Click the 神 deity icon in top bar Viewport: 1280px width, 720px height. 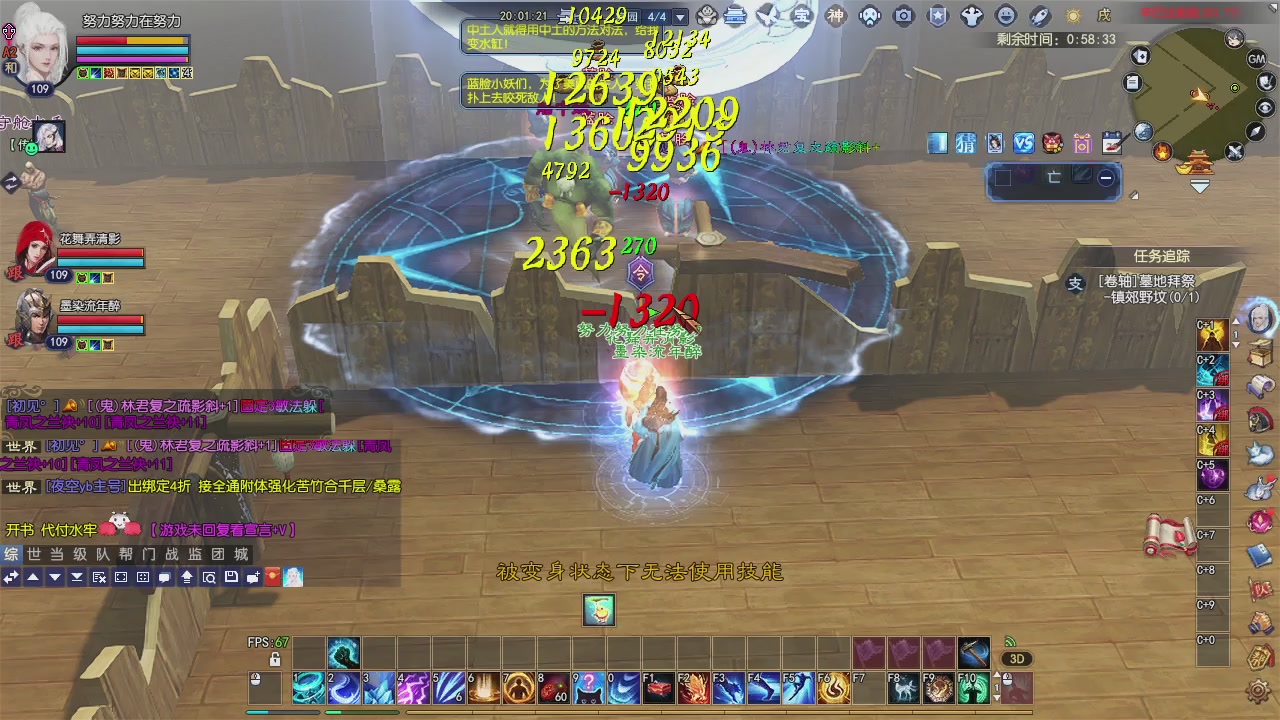834,15
